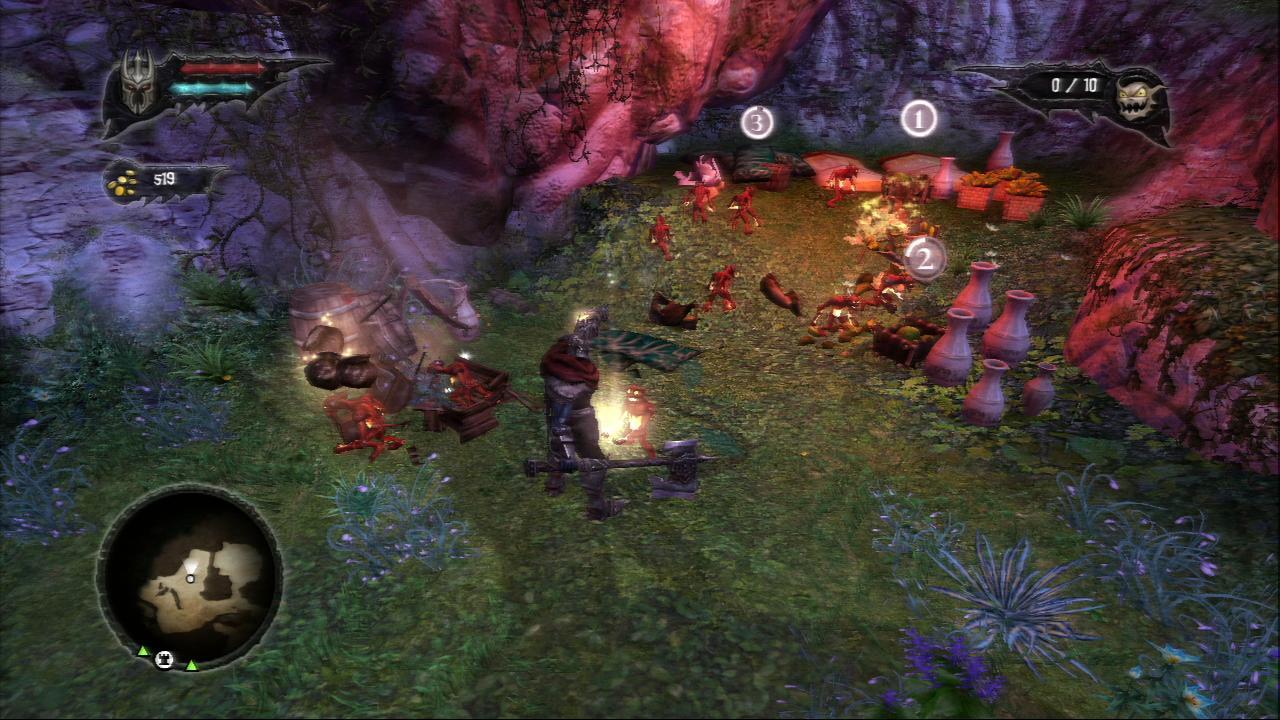Choose the numbered marker 2
This screenshot has height=720, width=1280.
pyautogui.click(x=925, y=259)
